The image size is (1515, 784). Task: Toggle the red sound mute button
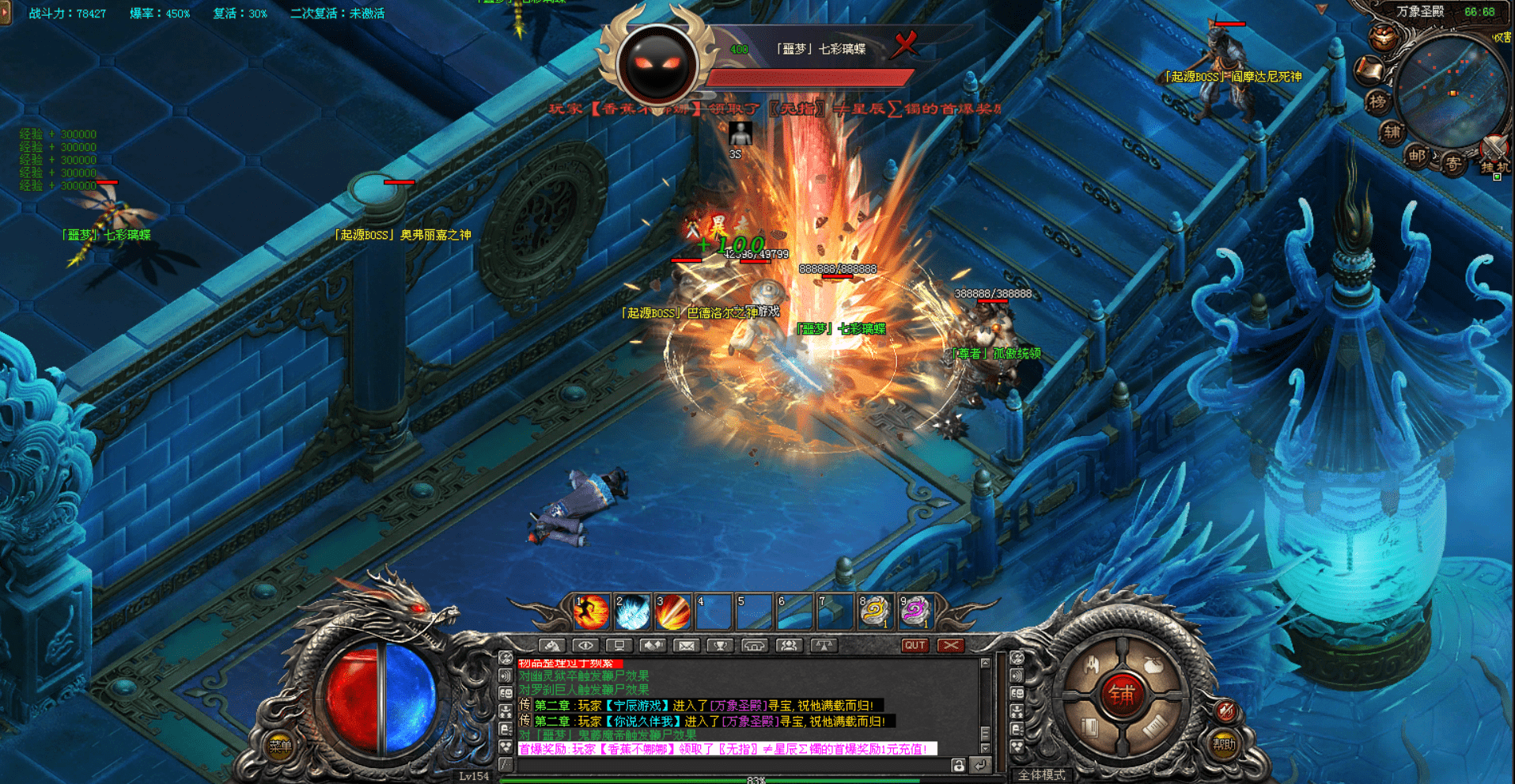click(1226, 710)
